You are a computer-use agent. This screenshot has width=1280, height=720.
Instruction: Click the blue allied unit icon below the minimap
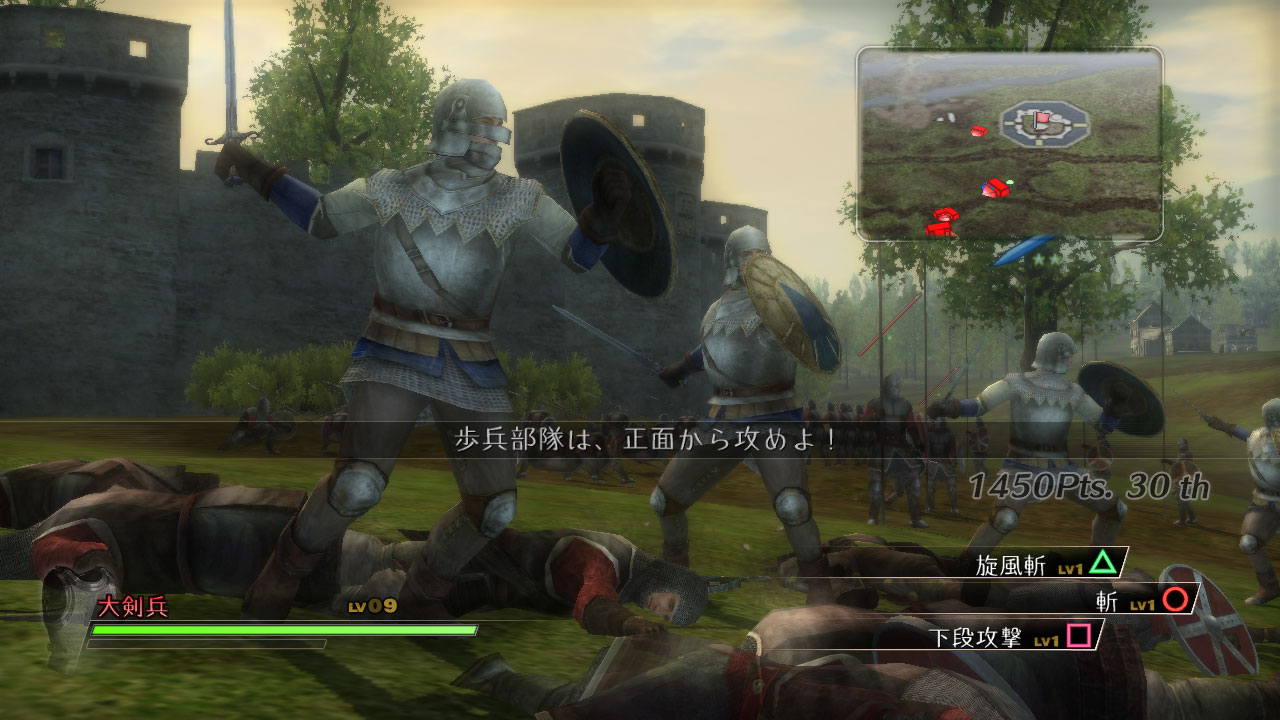[x=1025, y=248]
